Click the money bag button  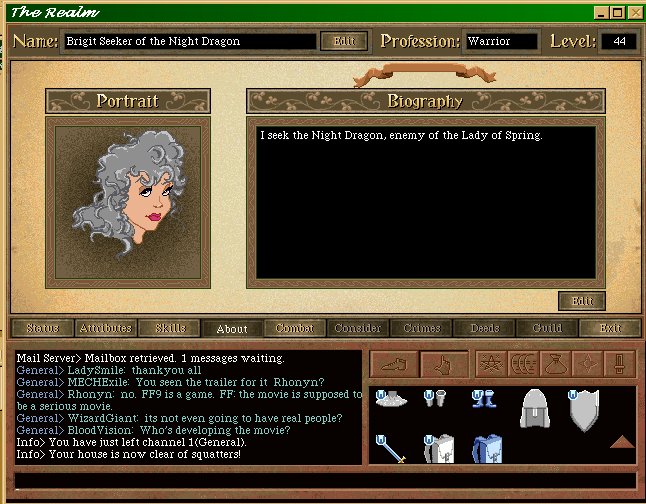coord(555,364)
